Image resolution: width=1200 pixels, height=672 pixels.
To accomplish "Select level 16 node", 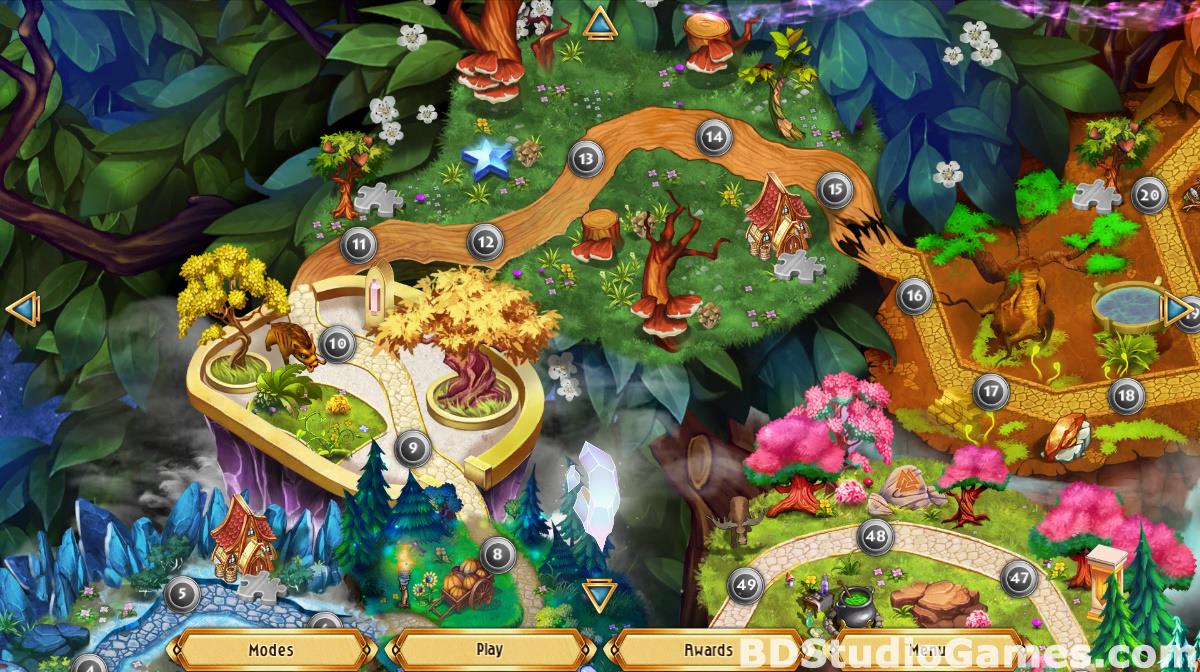I will [914, 295].
